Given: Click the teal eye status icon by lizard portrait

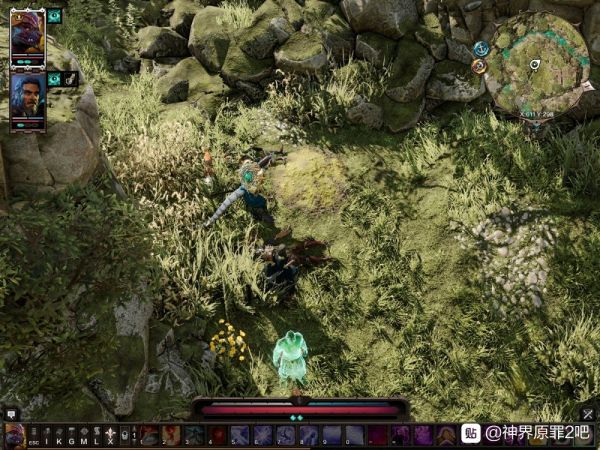Looking at the screenshot, I should pyautogui.click(x=54, y=16).
